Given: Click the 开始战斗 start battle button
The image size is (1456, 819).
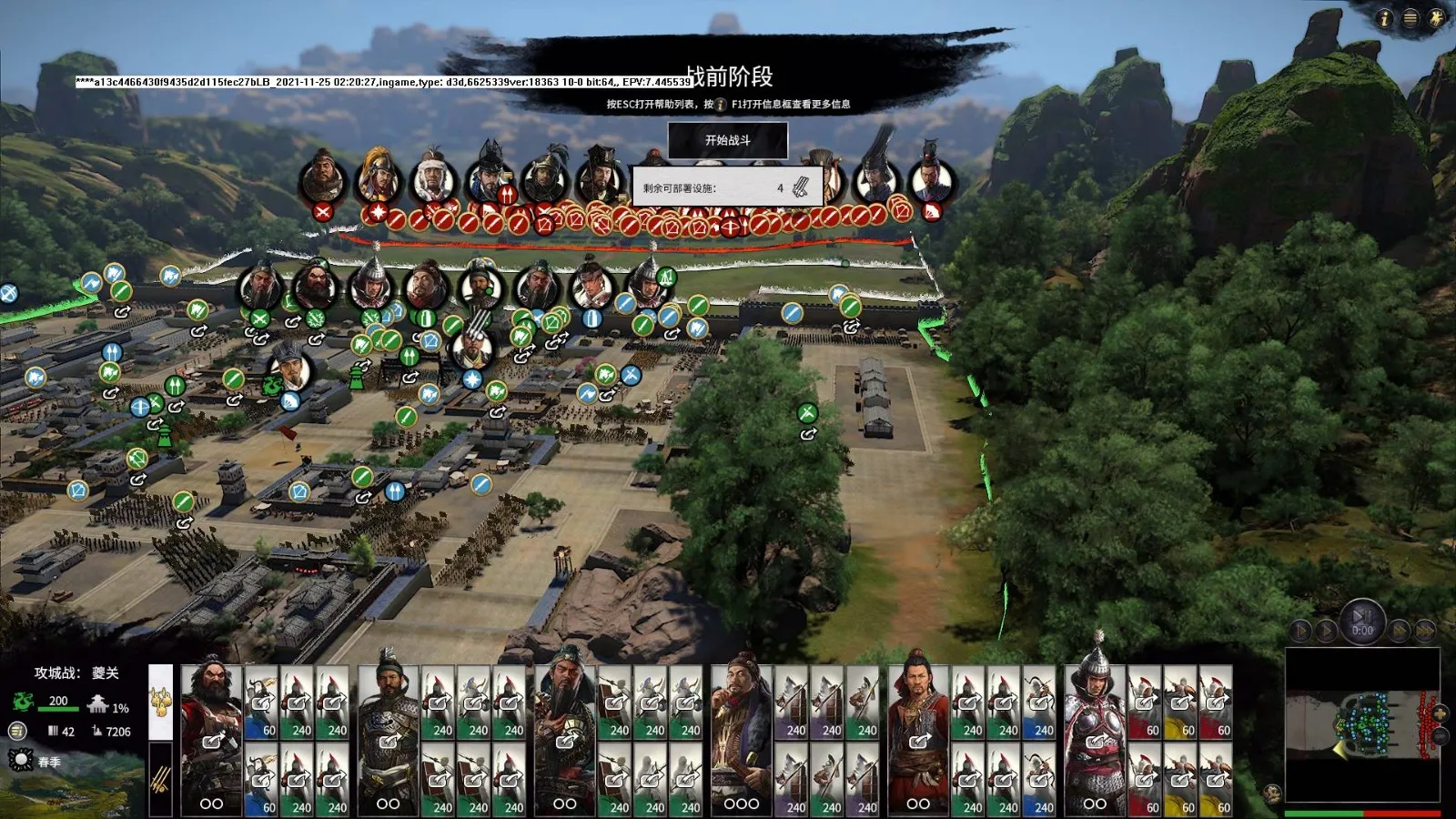Looking at the screenshot, I should coord(728,140).
